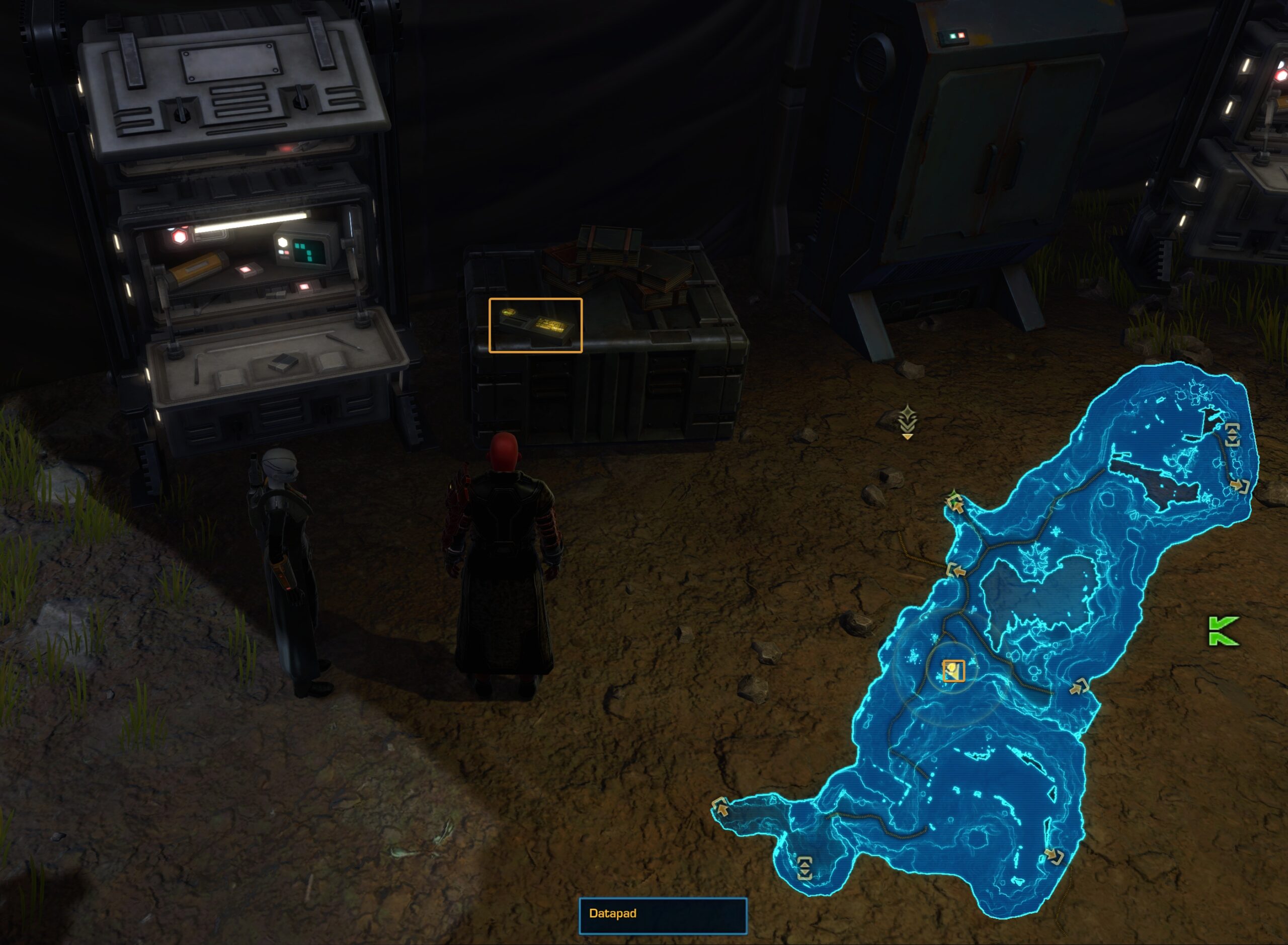Viewport: 1288px width, 945px height.
Task: Click the right-pointing exit arrow on map's northeast edge
Action: (x=1239, y=486)
